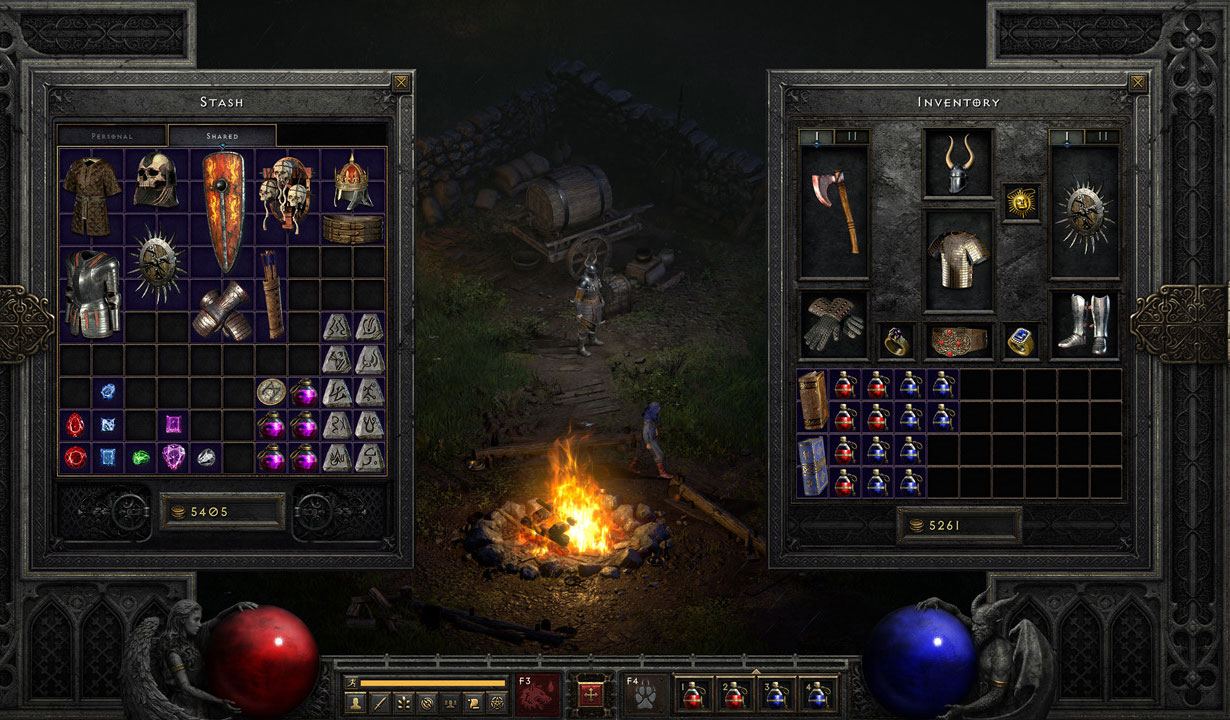
Task: Click the equipped amulet slot
Action: pos(1021,202)
